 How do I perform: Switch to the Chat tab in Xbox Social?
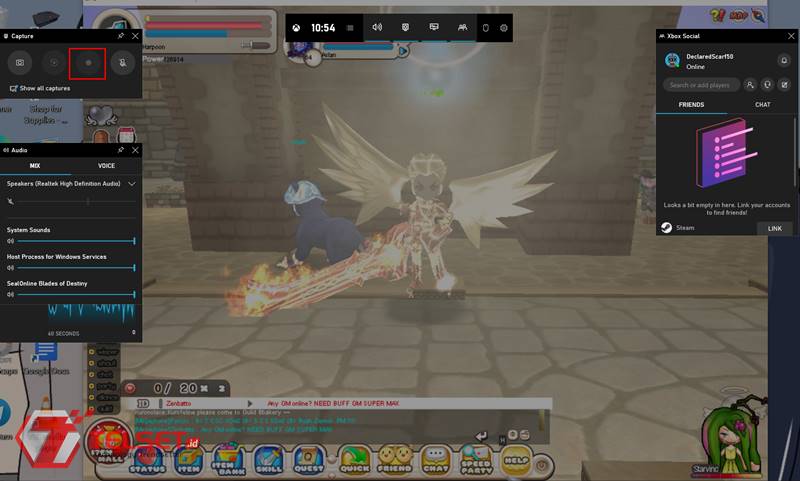click(762, 104)
